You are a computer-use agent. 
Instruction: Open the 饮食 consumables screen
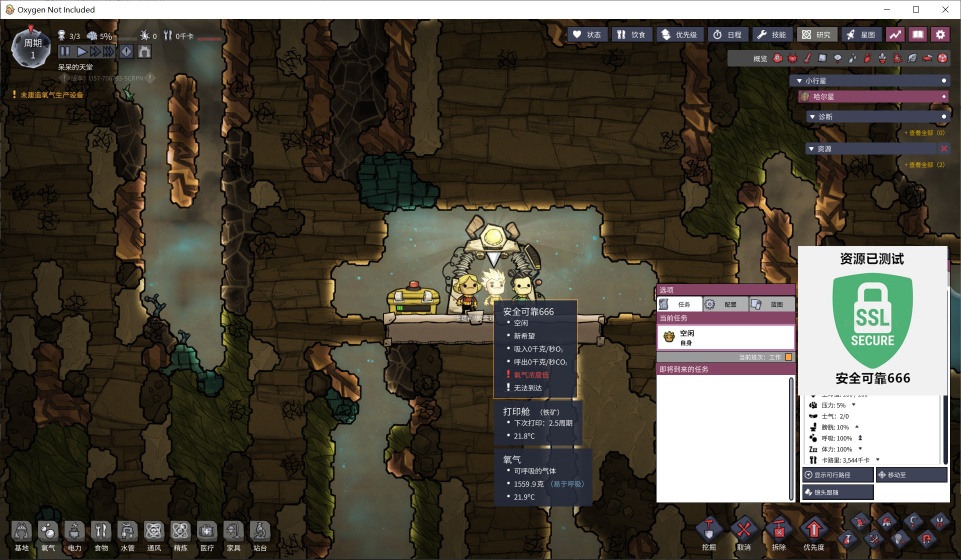632,34
